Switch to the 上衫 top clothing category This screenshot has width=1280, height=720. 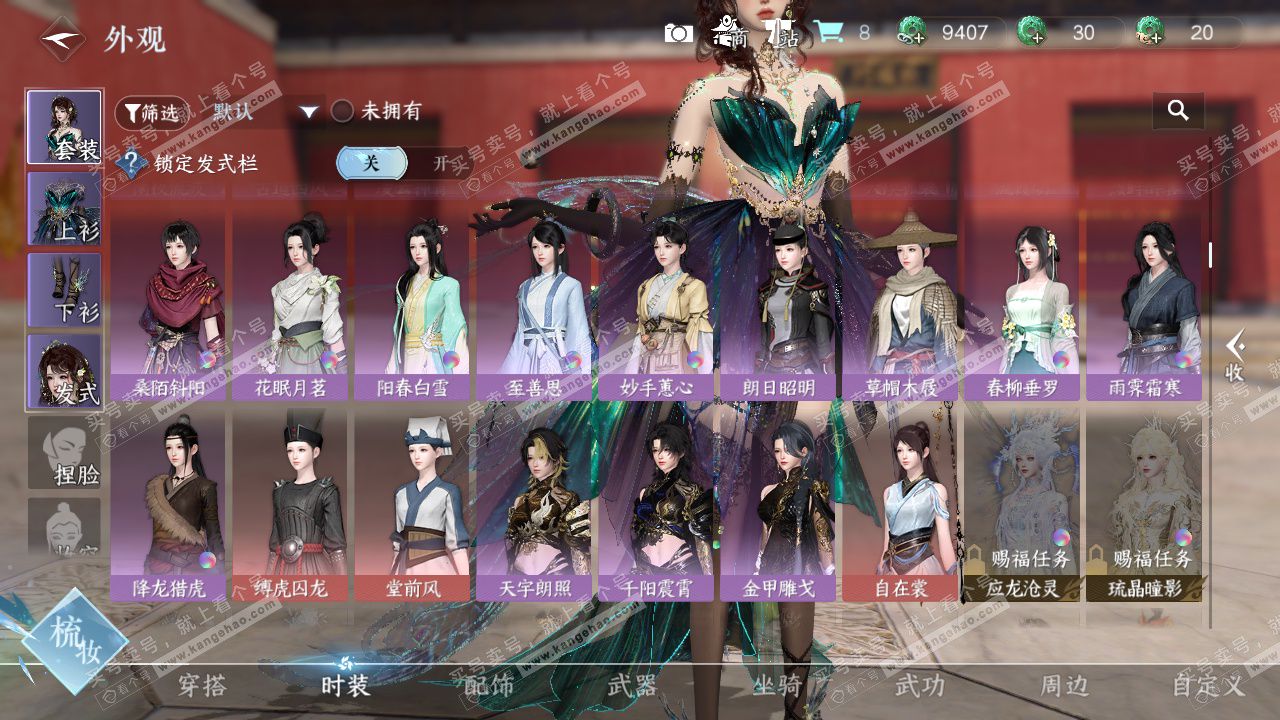[x=64, y=208]
